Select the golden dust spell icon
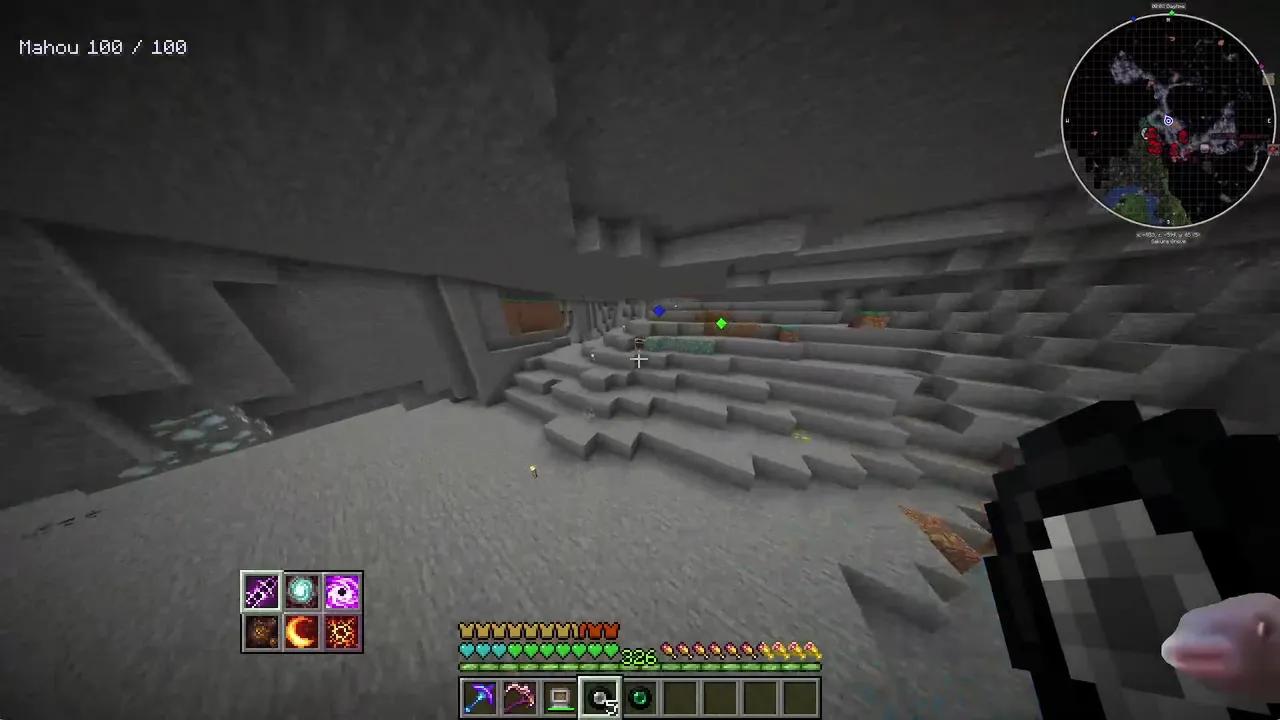Image resolution: width=1280 pixels, height=720 pixels. point(260,630)
